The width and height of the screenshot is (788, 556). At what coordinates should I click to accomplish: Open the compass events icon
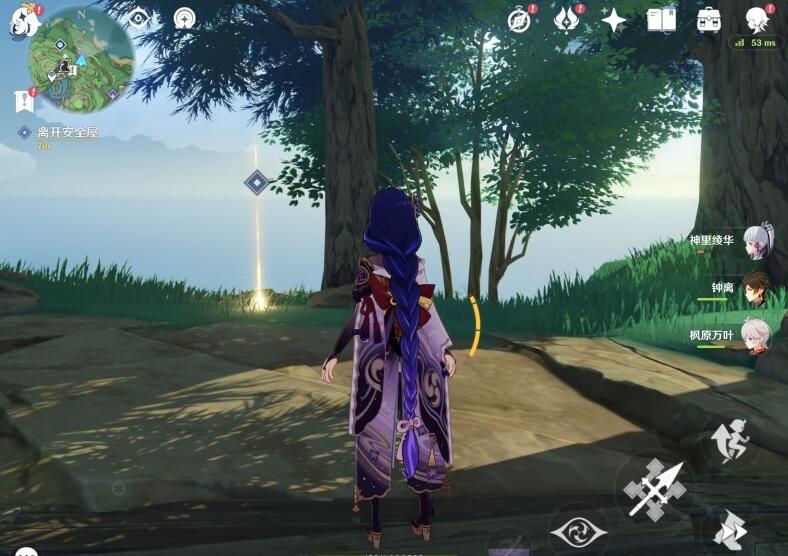pyautogui.click(x=519, y=20)
